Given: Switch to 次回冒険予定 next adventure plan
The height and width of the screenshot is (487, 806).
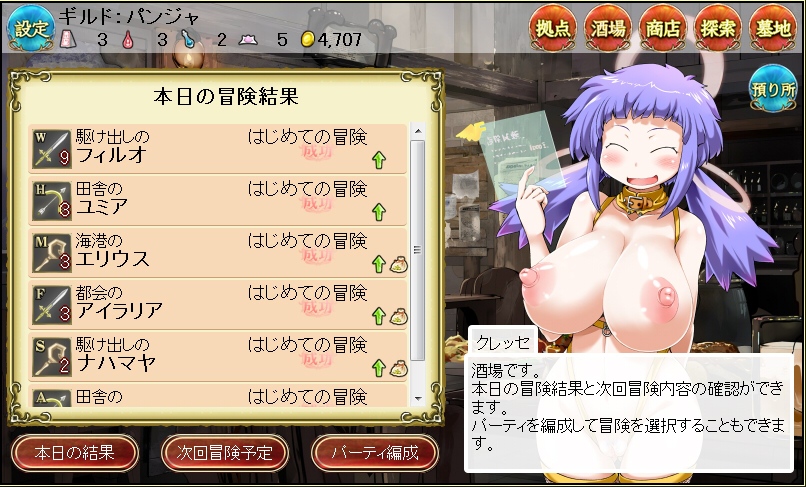Looking at the screenshot, I should 224,452.
